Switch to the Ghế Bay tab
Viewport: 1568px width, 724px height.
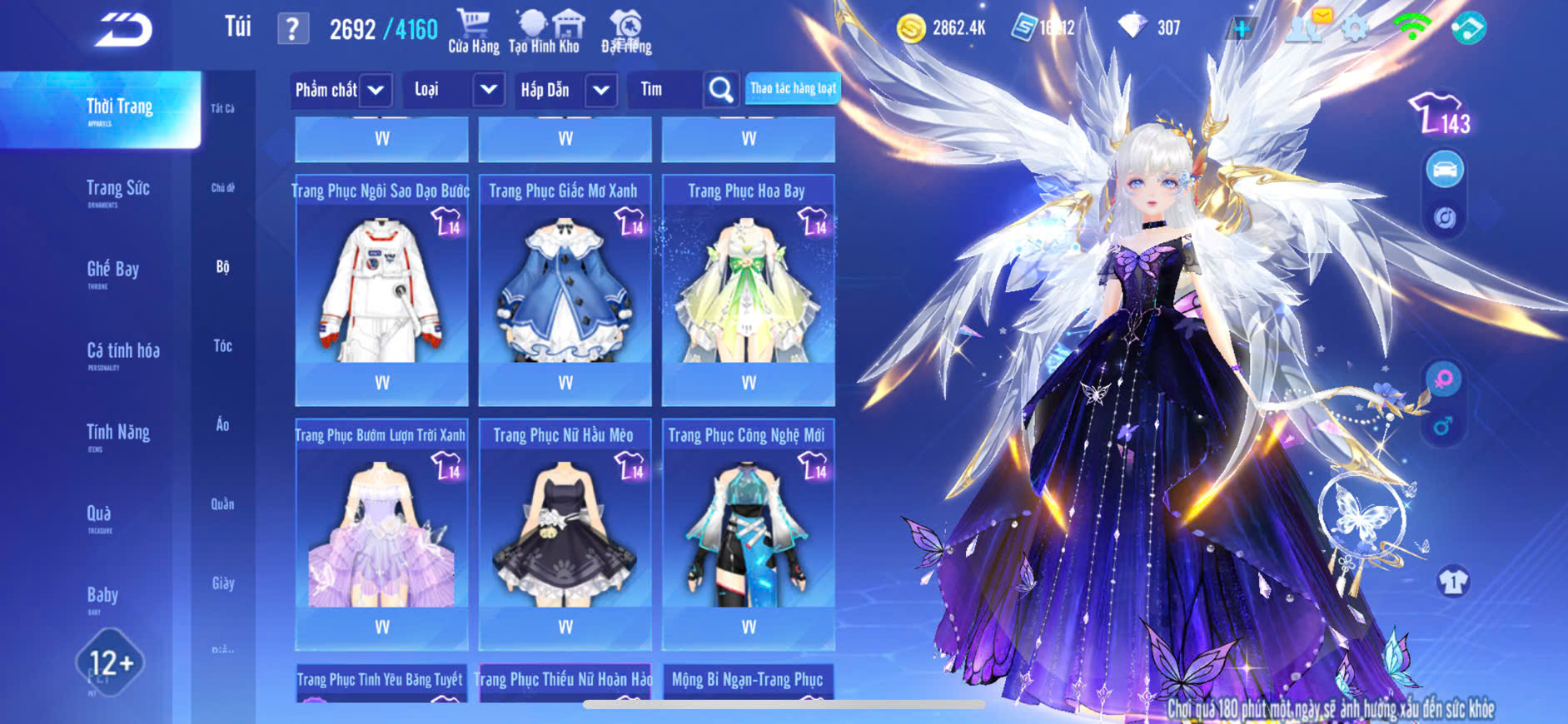[x=113, y=270]
